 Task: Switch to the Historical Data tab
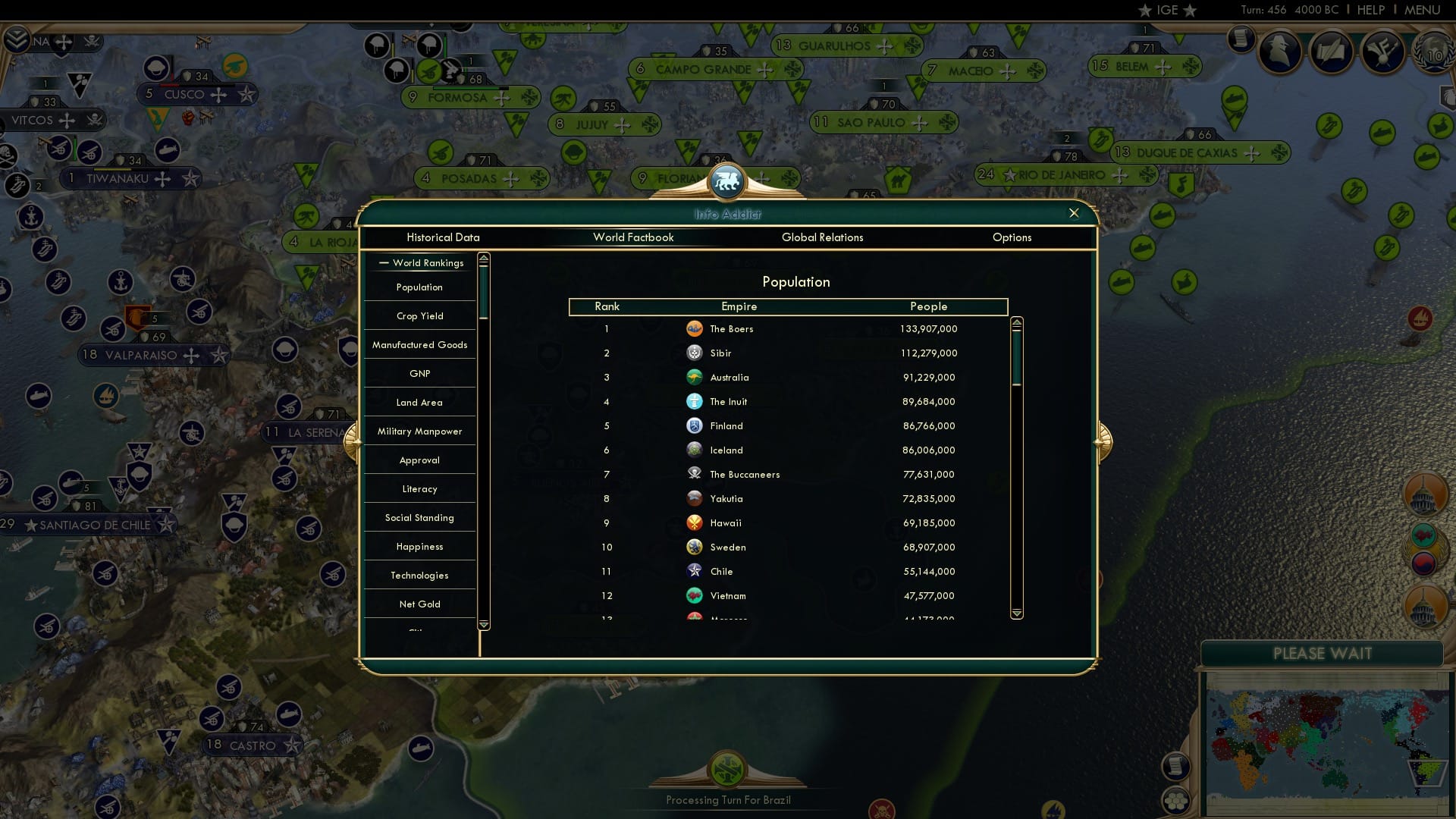point(443,237)
